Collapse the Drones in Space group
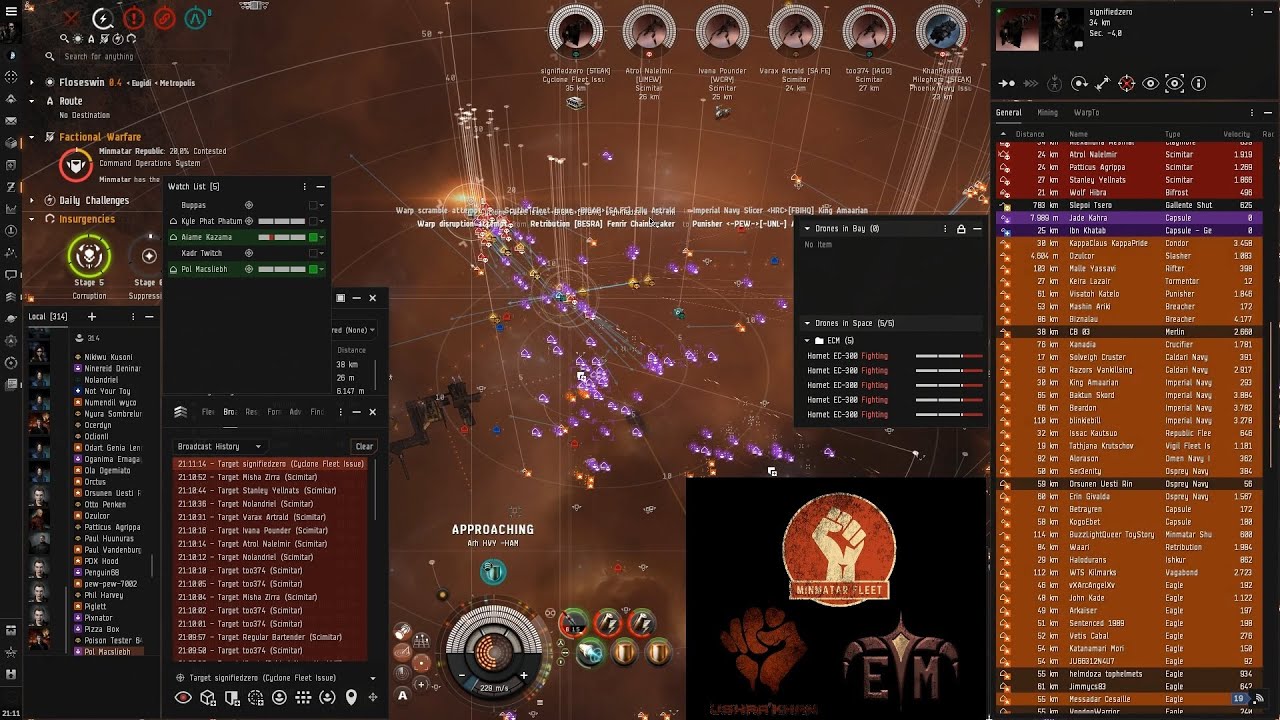This screenshot has width=1280, height=720. coord(807,323)
